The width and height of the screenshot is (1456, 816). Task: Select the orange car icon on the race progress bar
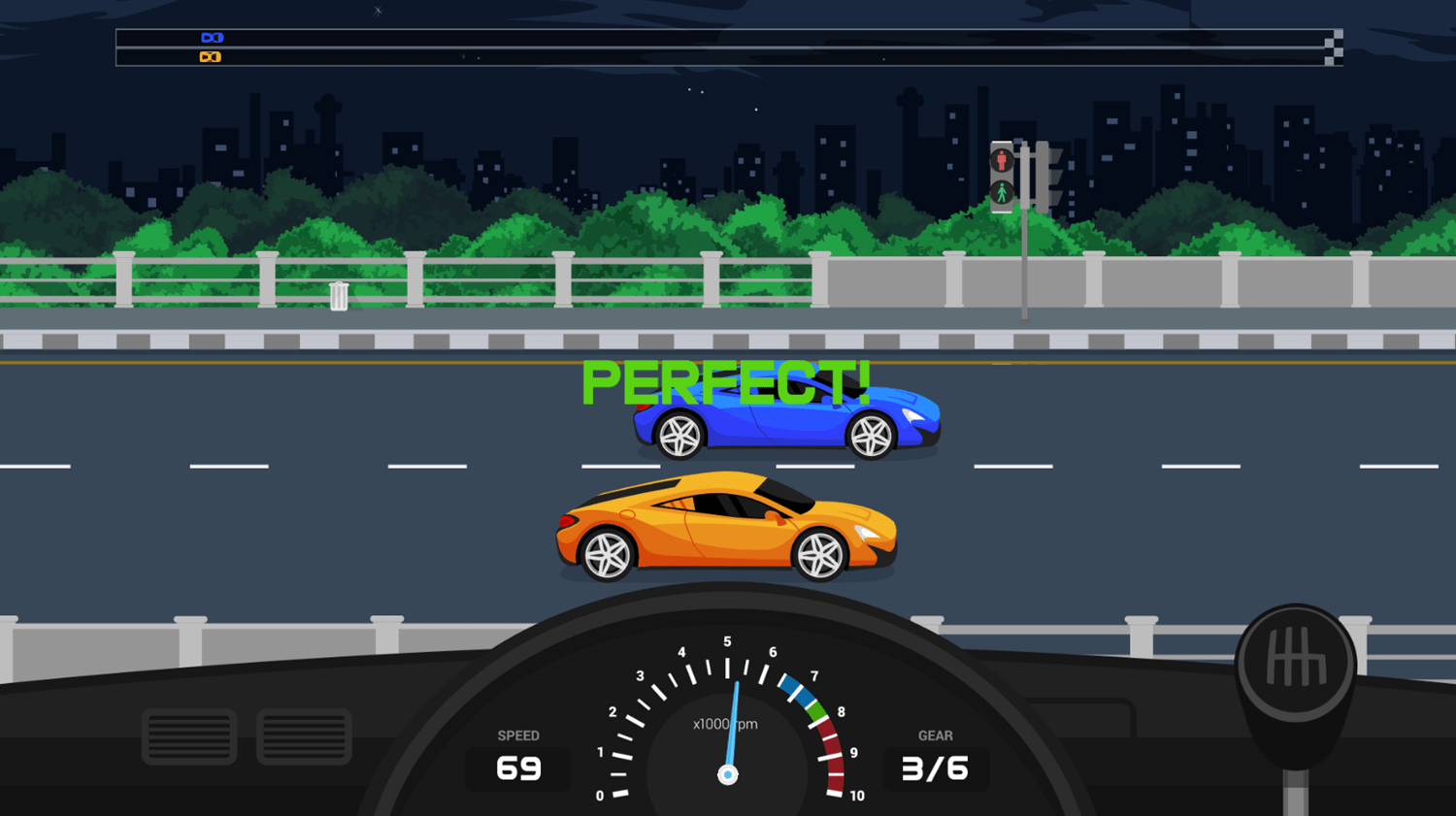(210, 56)
